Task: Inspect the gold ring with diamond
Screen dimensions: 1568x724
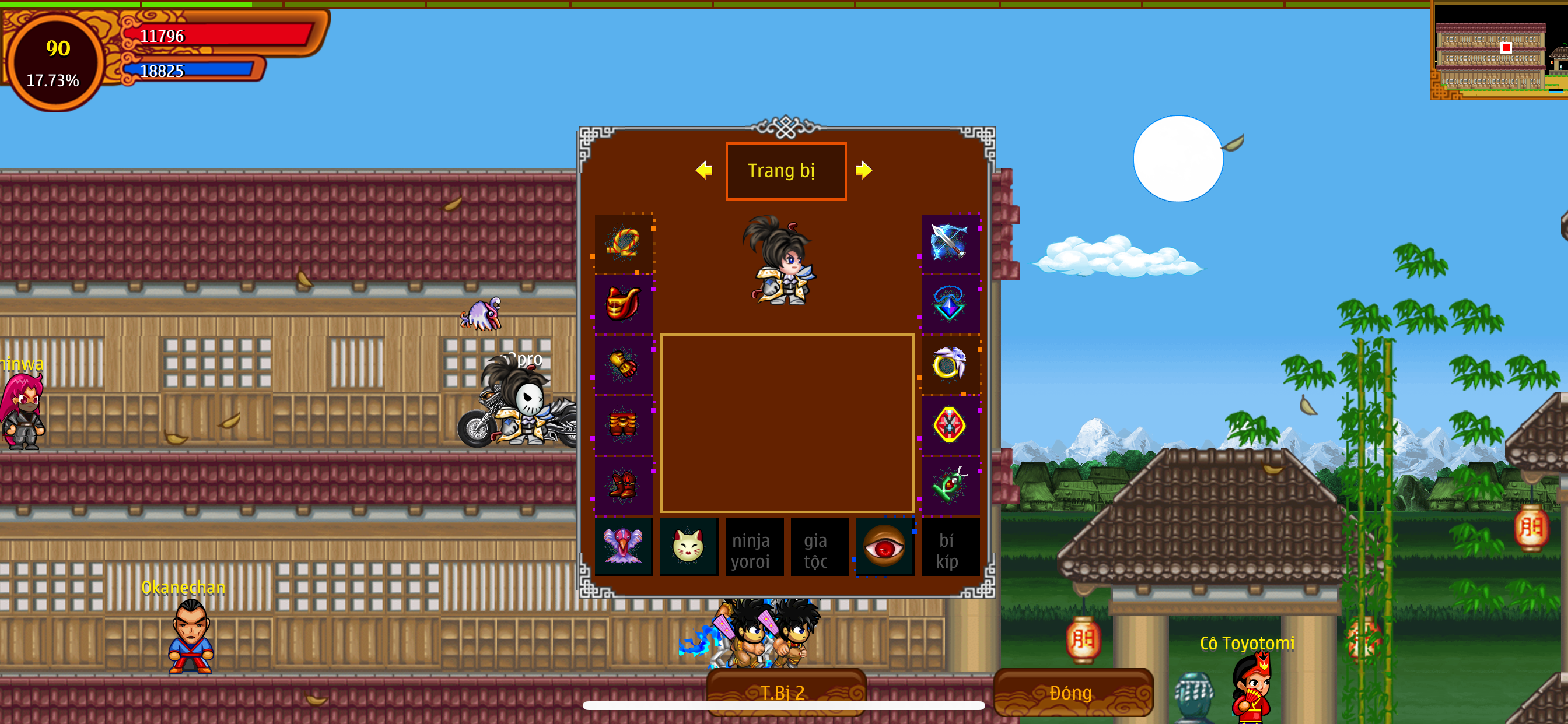Action: click(950, 364)
